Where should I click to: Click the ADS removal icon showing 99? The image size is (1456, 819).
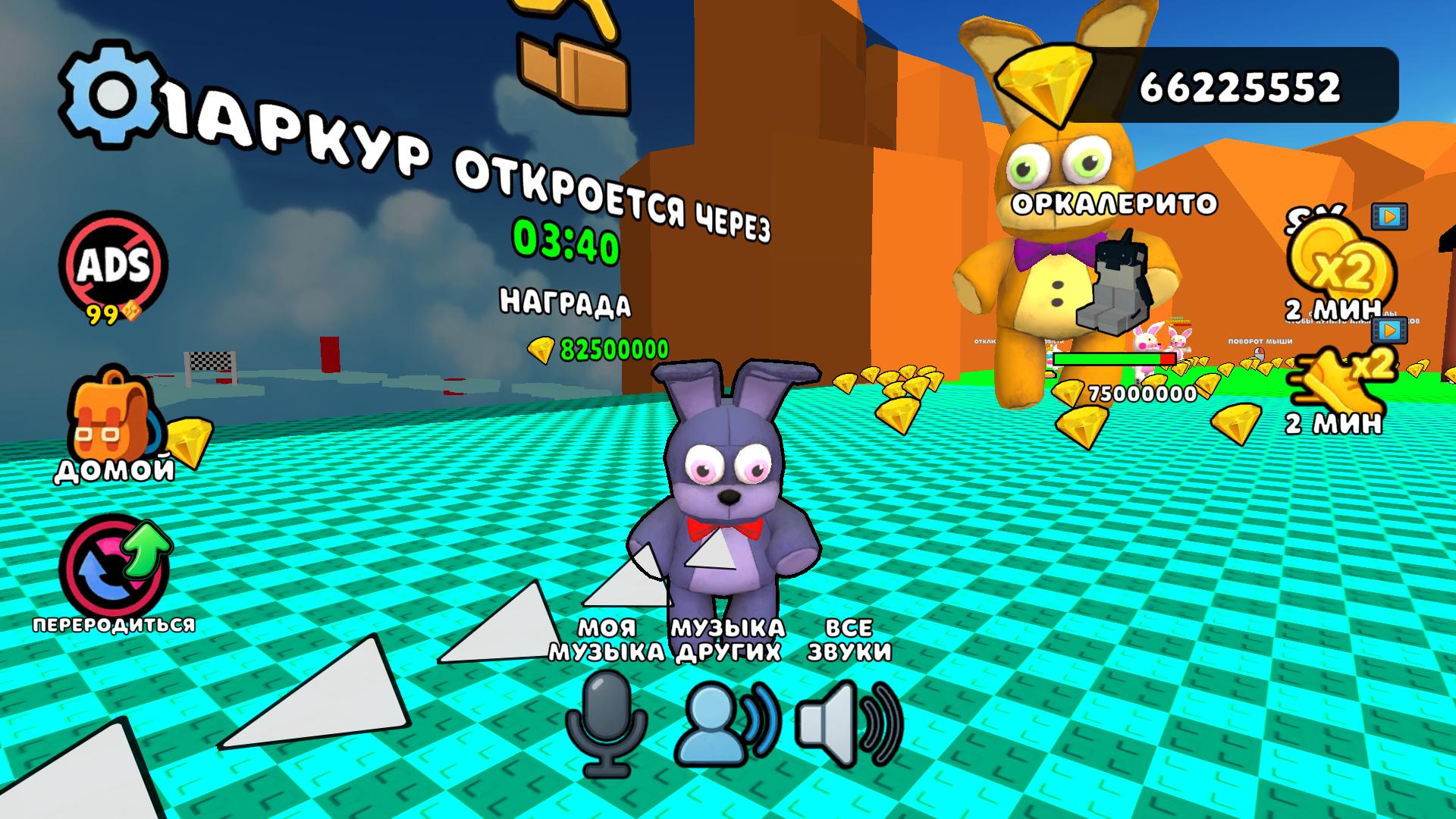coord(112,265)
